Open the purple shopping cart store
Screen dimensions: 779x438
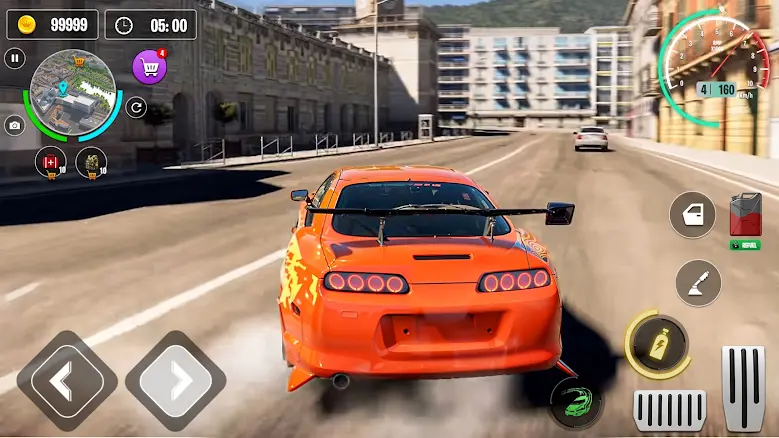pos(150,67)
